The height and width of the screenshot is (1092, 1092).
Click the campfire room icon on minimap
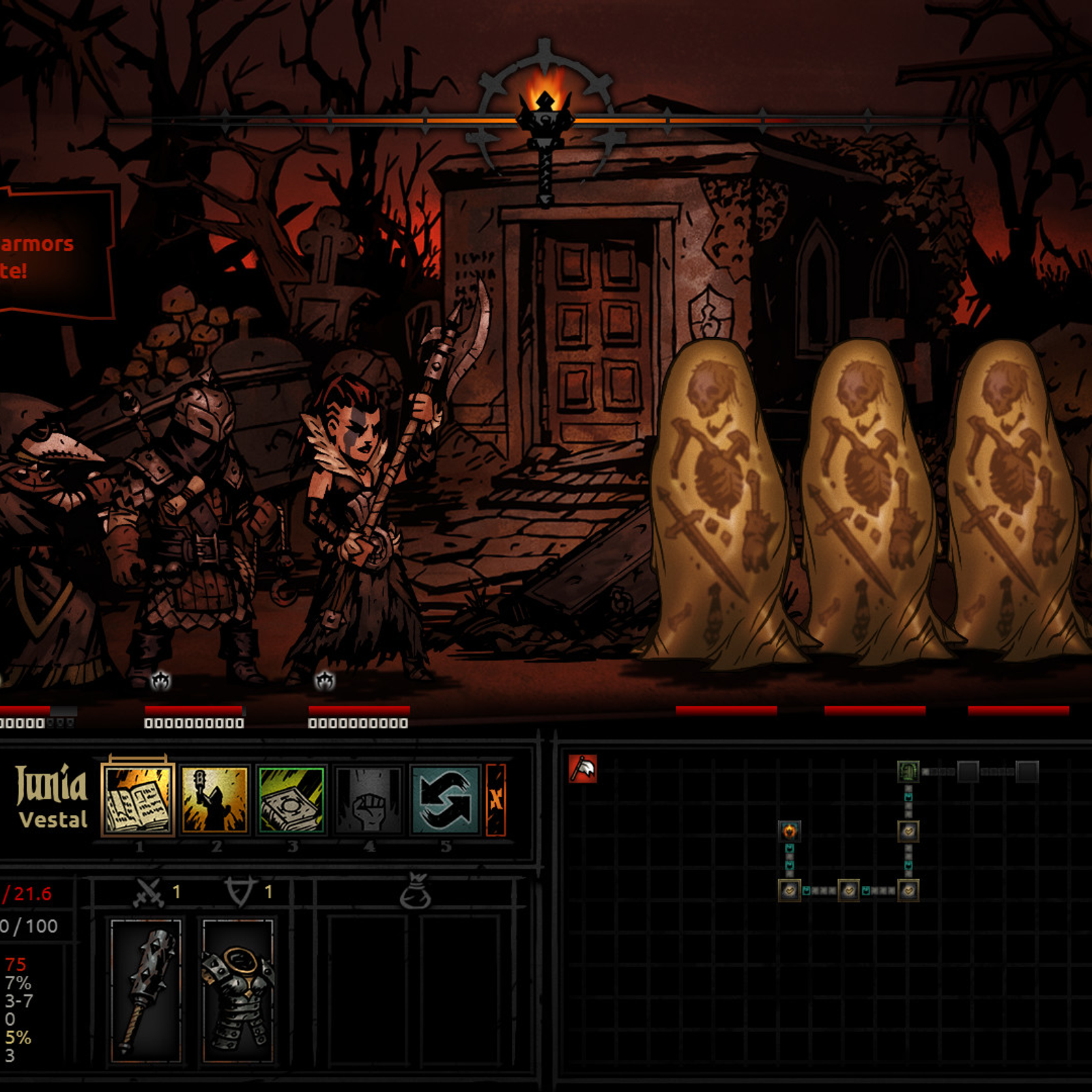789,831
